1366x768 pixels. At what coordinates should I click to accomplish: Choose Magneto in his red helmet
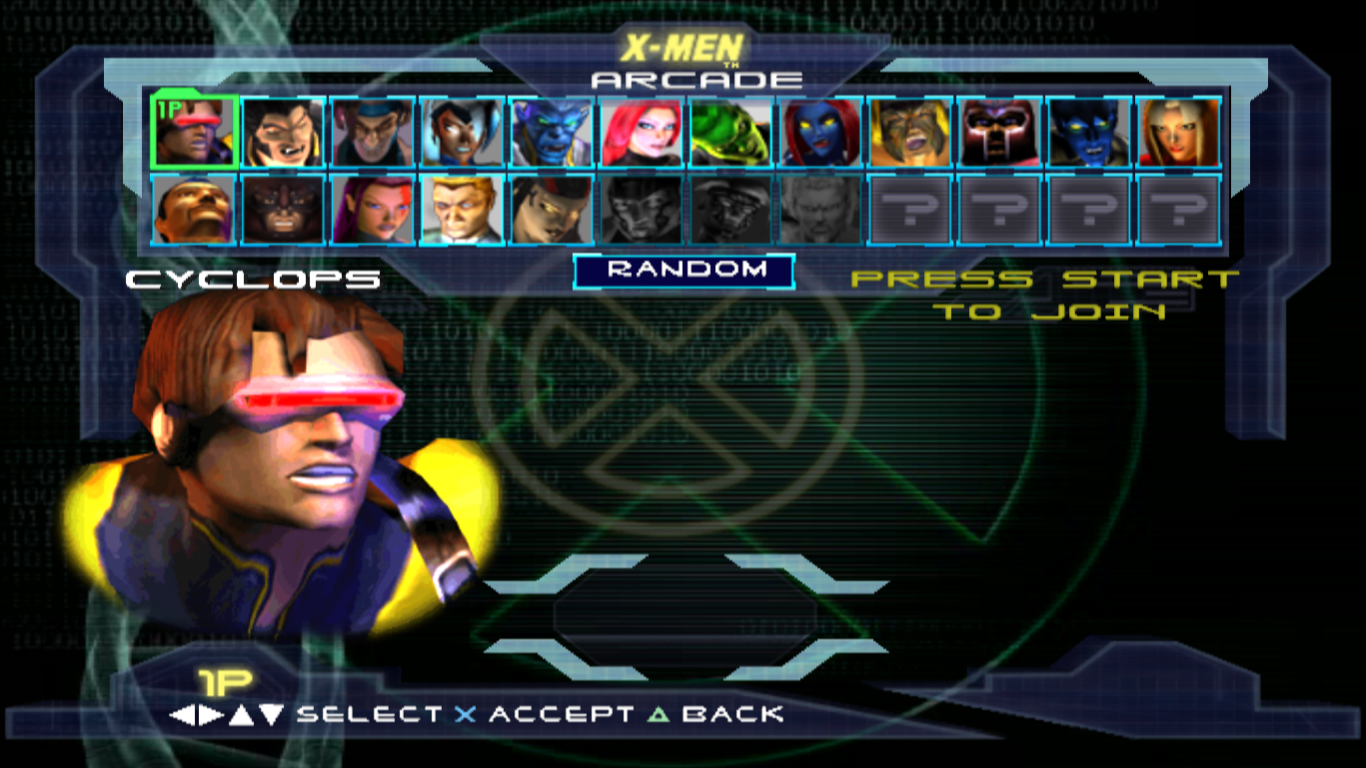999,132
